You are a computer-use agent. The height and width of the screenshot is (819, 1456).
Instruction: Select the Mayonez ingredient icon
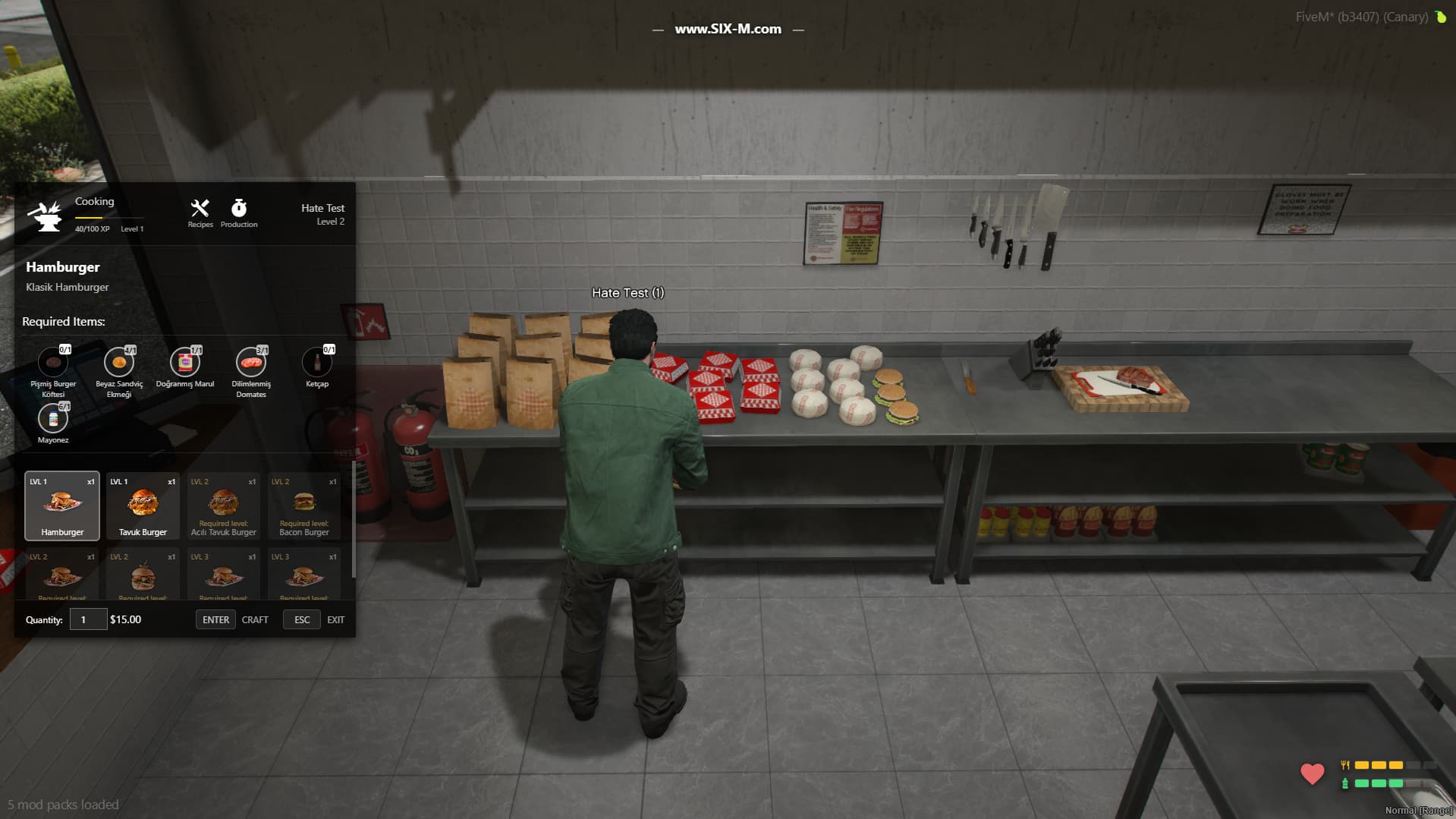coord(52,417)
